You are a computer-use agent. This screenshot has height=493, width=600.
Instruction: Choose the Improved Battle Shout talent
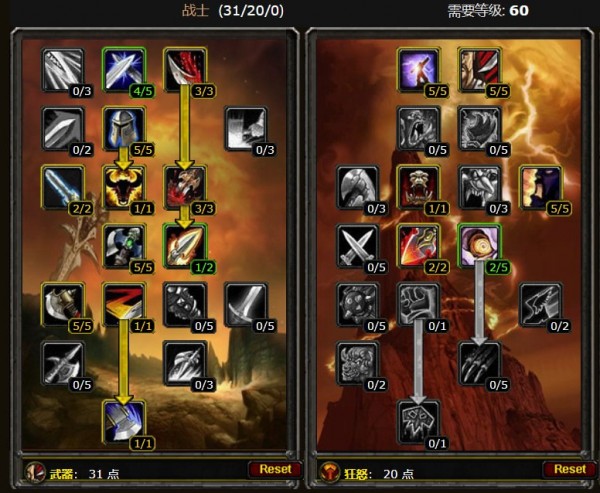click(x=540, y=185)
